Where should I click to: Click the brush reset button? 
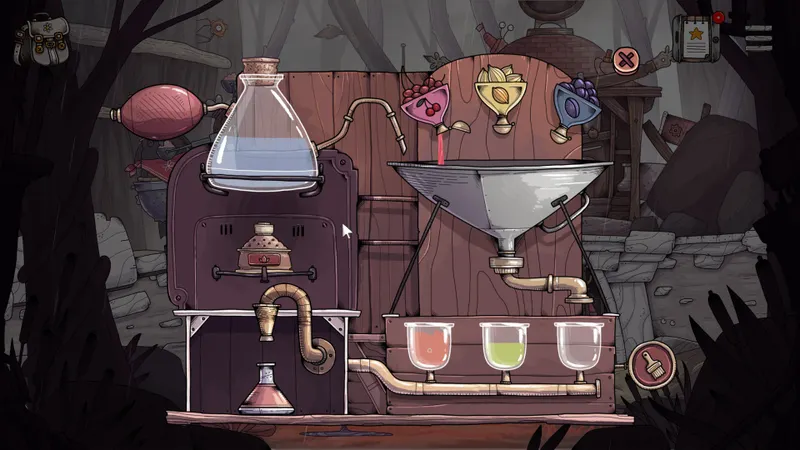(x=651, y=364)
